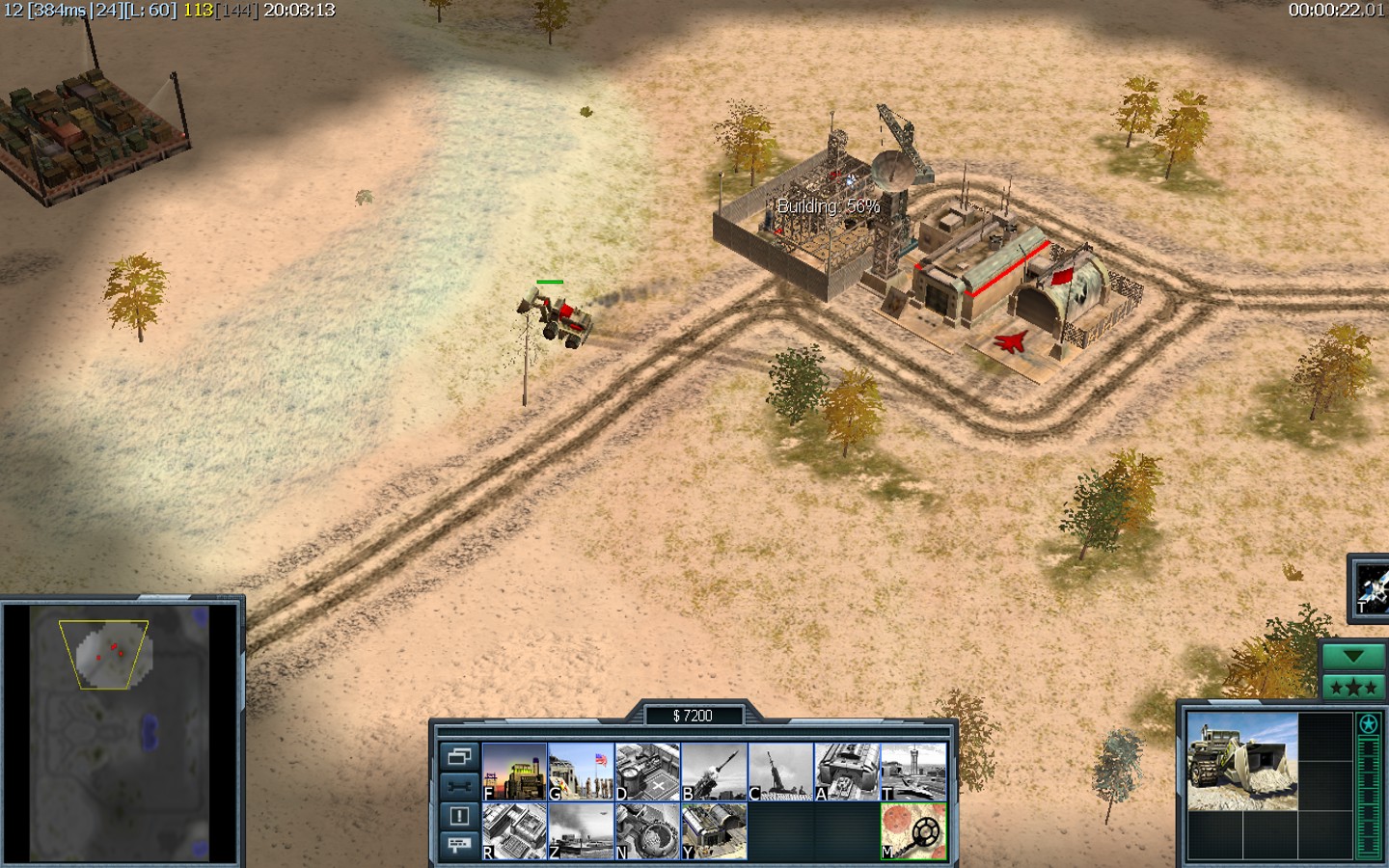Select the Barracks build icon with flag
The height and width of the screenshot is (868, 1389).
click(581, 772)
